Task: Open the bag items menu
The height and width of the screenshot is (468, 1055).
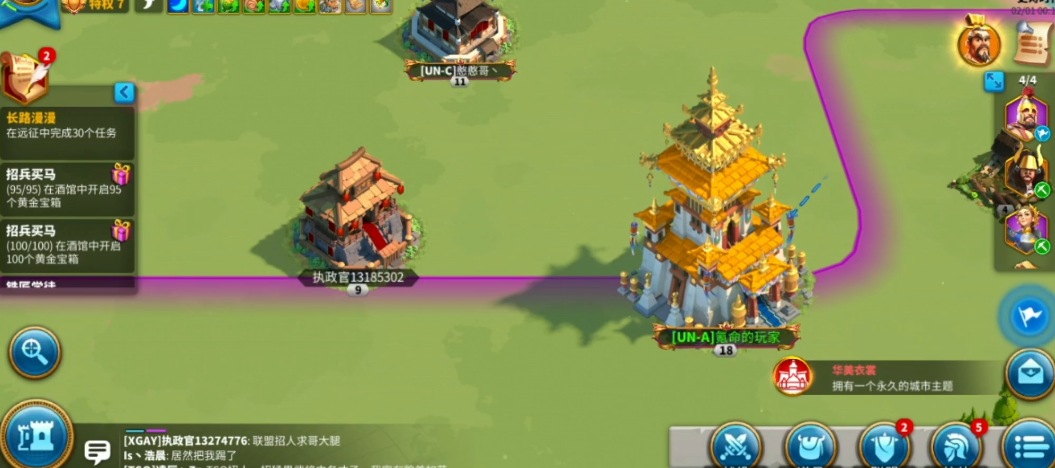Action: coord(810,446)
